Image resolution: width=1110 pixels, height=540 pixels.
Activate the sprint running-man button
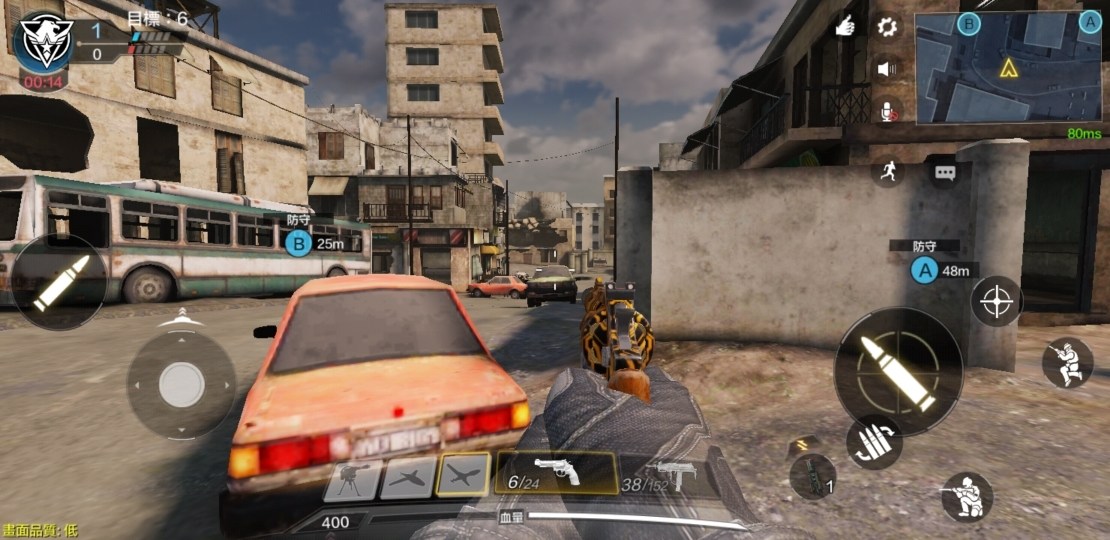tap(886, 171)
